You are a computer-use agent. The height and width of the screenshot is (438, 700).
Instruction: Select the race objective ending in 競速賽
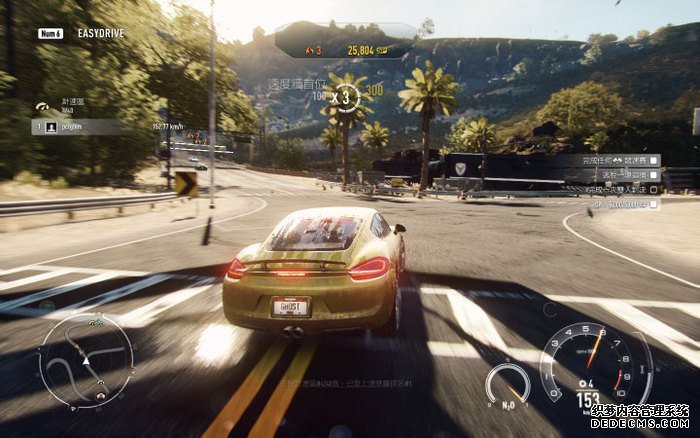[x=603, y=160]
